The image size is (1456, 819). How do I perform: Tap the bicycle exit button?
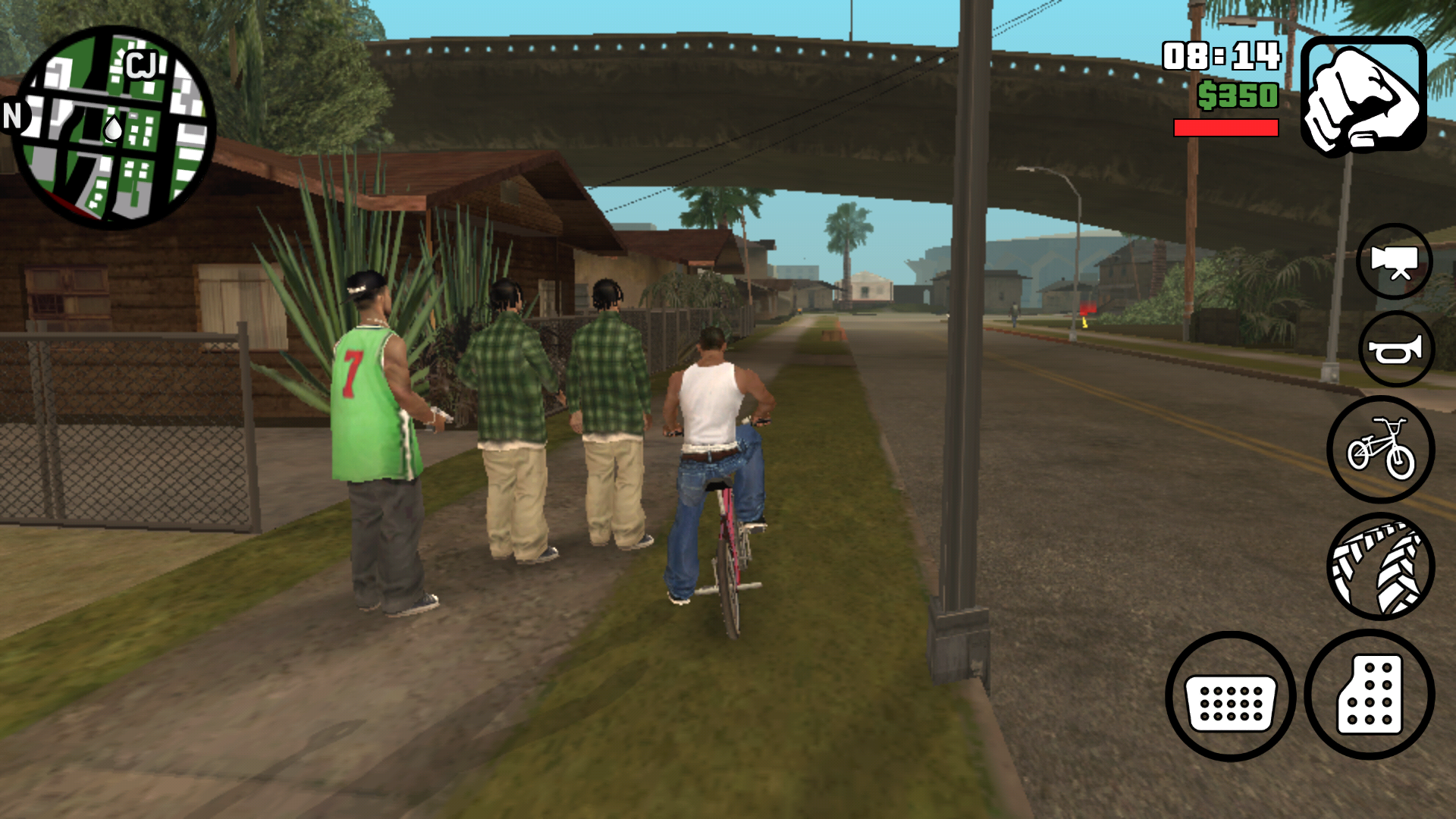point(1380,449)
